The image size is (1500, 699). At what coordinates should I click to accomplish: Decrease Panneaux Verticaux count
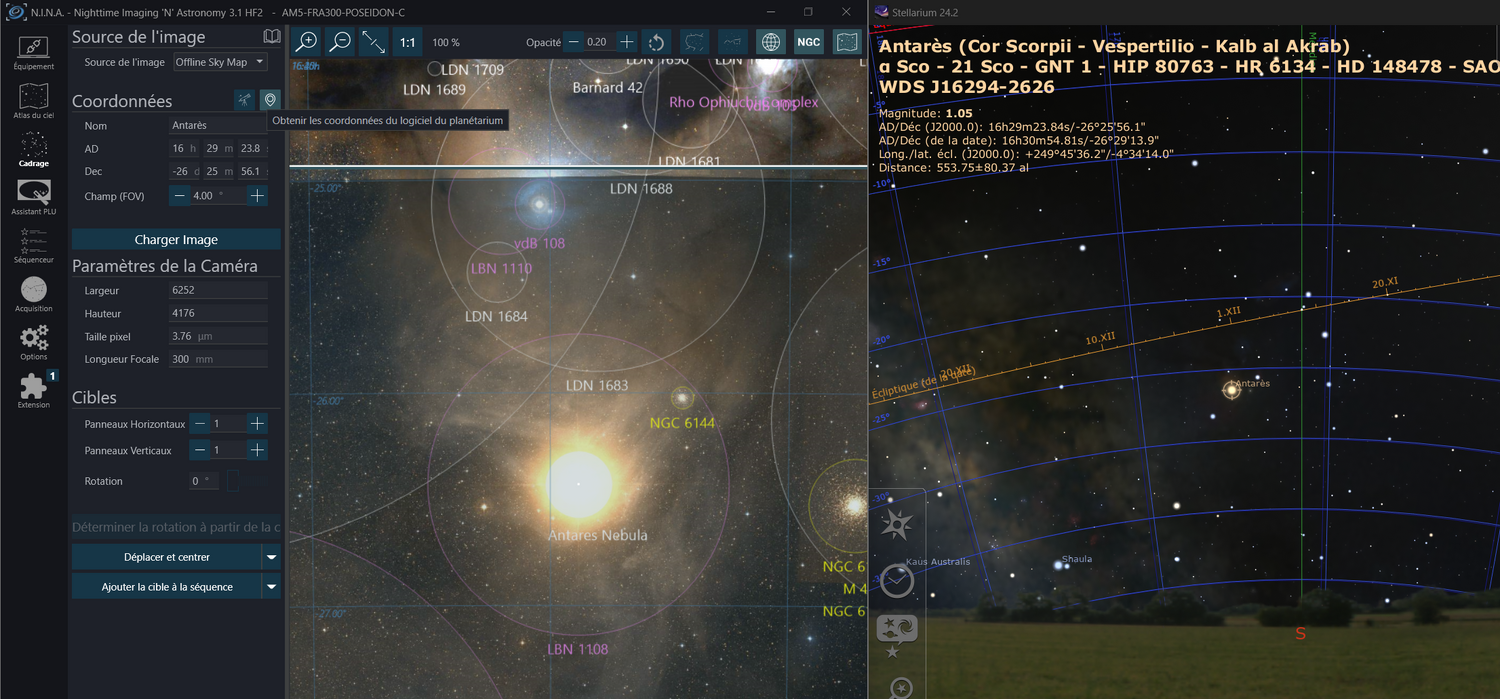coord(200,451)
